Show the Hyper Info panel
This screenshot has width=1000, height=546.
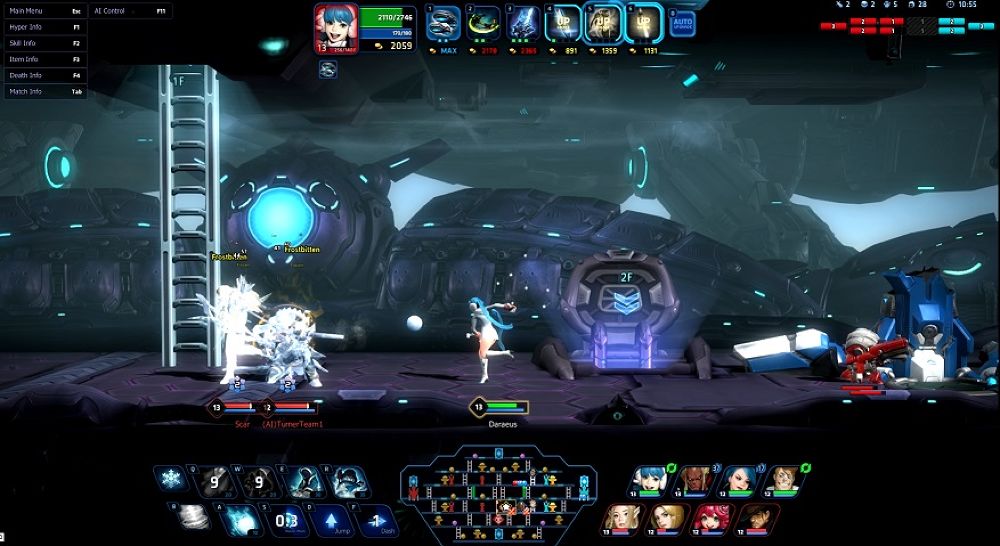coord(44,27)
